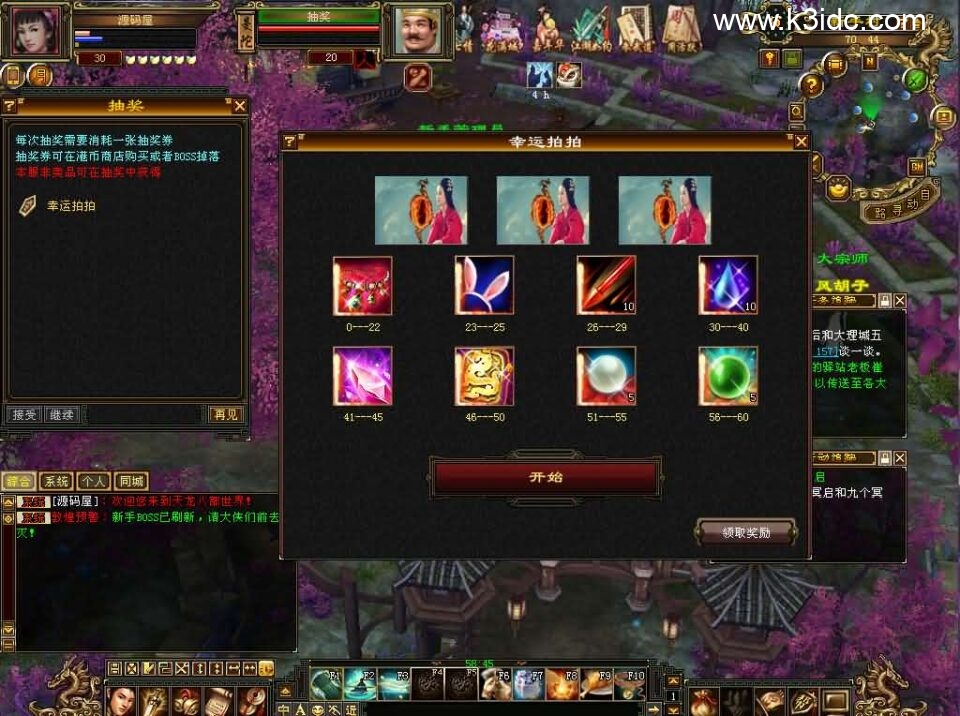Choose the 幸运拍拍 option in the 抽奖 panel
960x716 pixels.
71,206
